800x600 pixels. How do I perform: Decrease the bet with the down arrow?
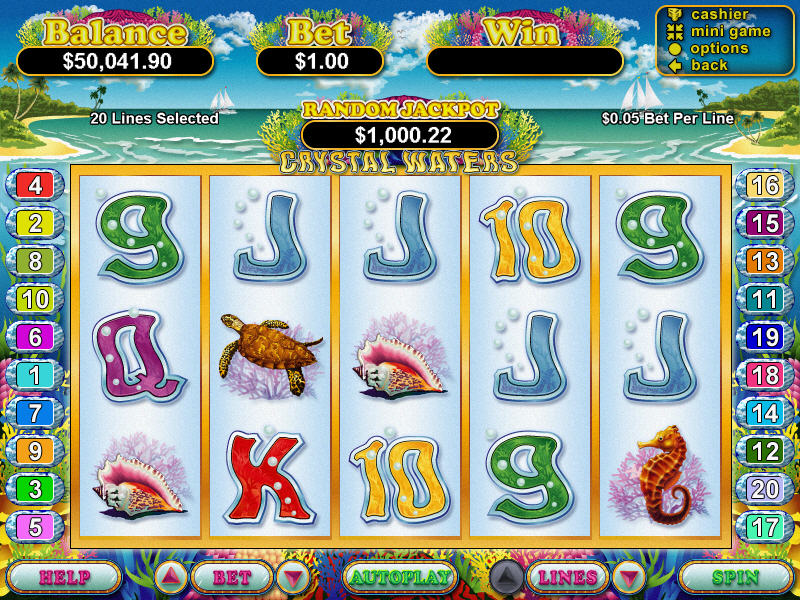click(292, 577)
